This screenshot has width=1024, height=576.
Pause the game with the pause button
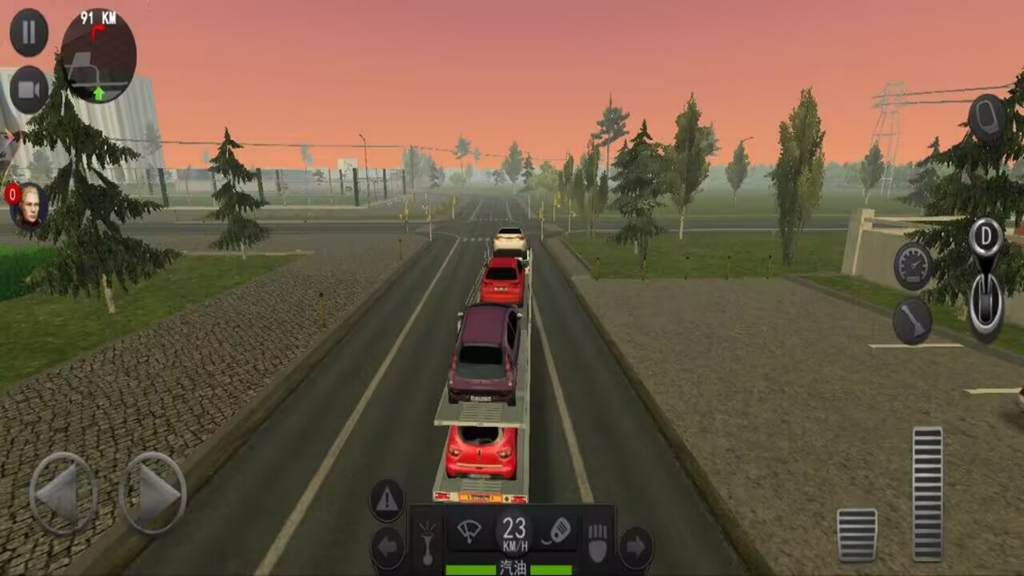[x=29, y=33]
